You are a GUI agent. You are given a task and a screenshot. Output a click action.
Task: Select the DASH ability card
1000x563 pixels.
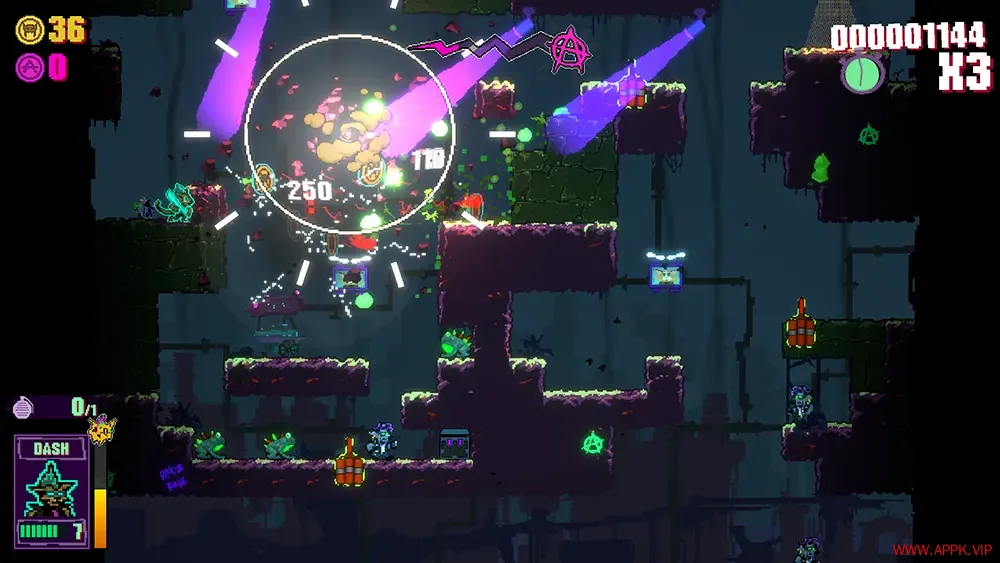click(x=52, y=490)
